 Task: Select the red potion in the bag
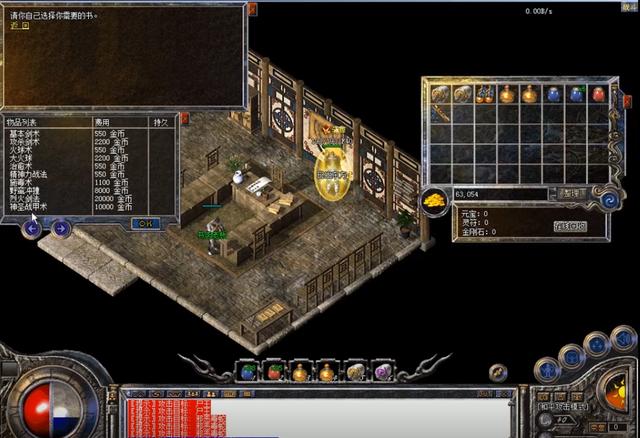point(598,94)
